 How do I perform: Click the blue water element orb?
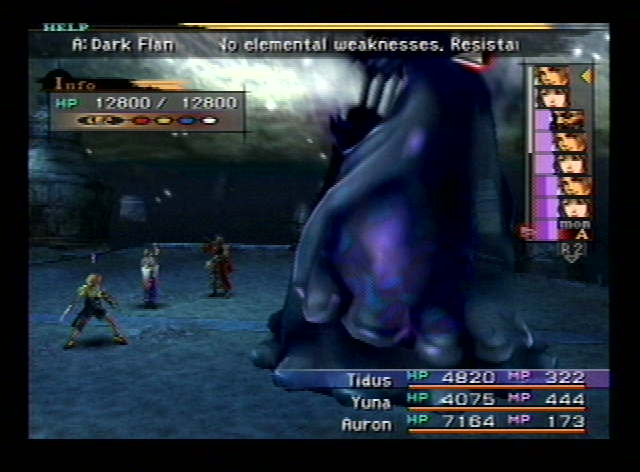tap(185, 120)
